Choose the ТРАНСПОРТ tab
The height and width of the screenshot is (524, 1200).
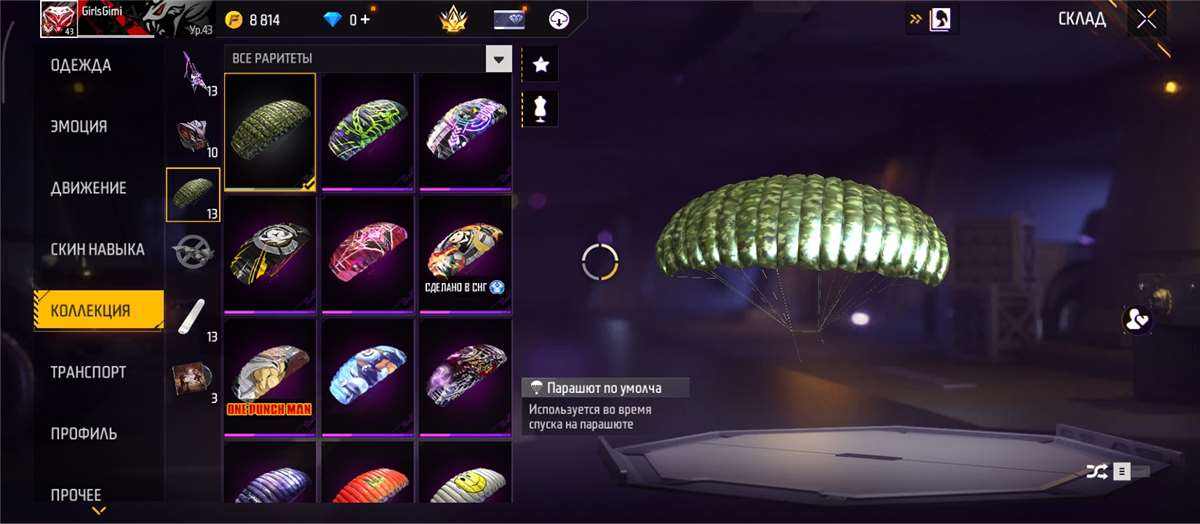88,372
